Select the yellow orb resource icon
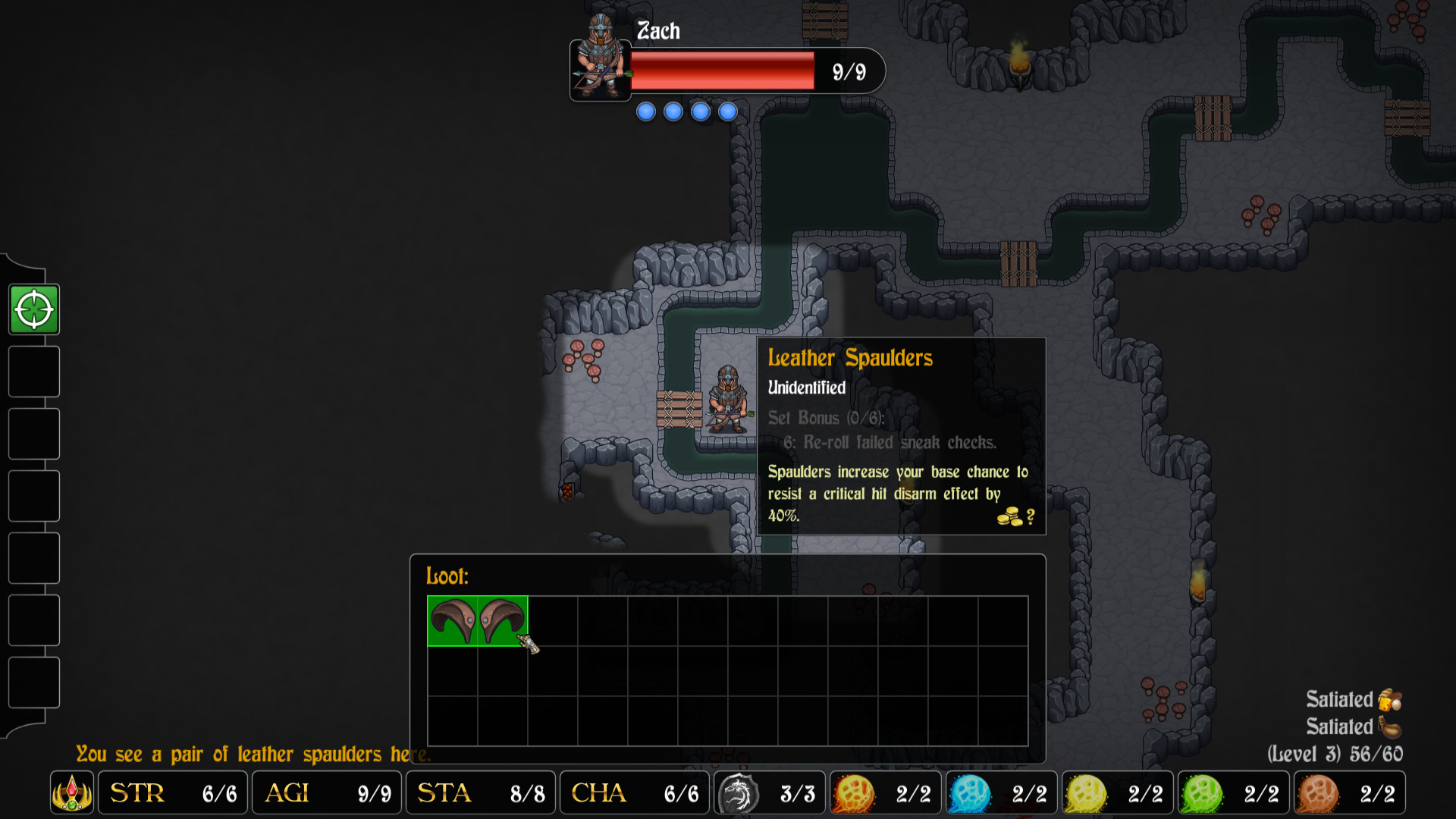The width and height of the screenshot is (1456, 819). (x=1085, y=792)
